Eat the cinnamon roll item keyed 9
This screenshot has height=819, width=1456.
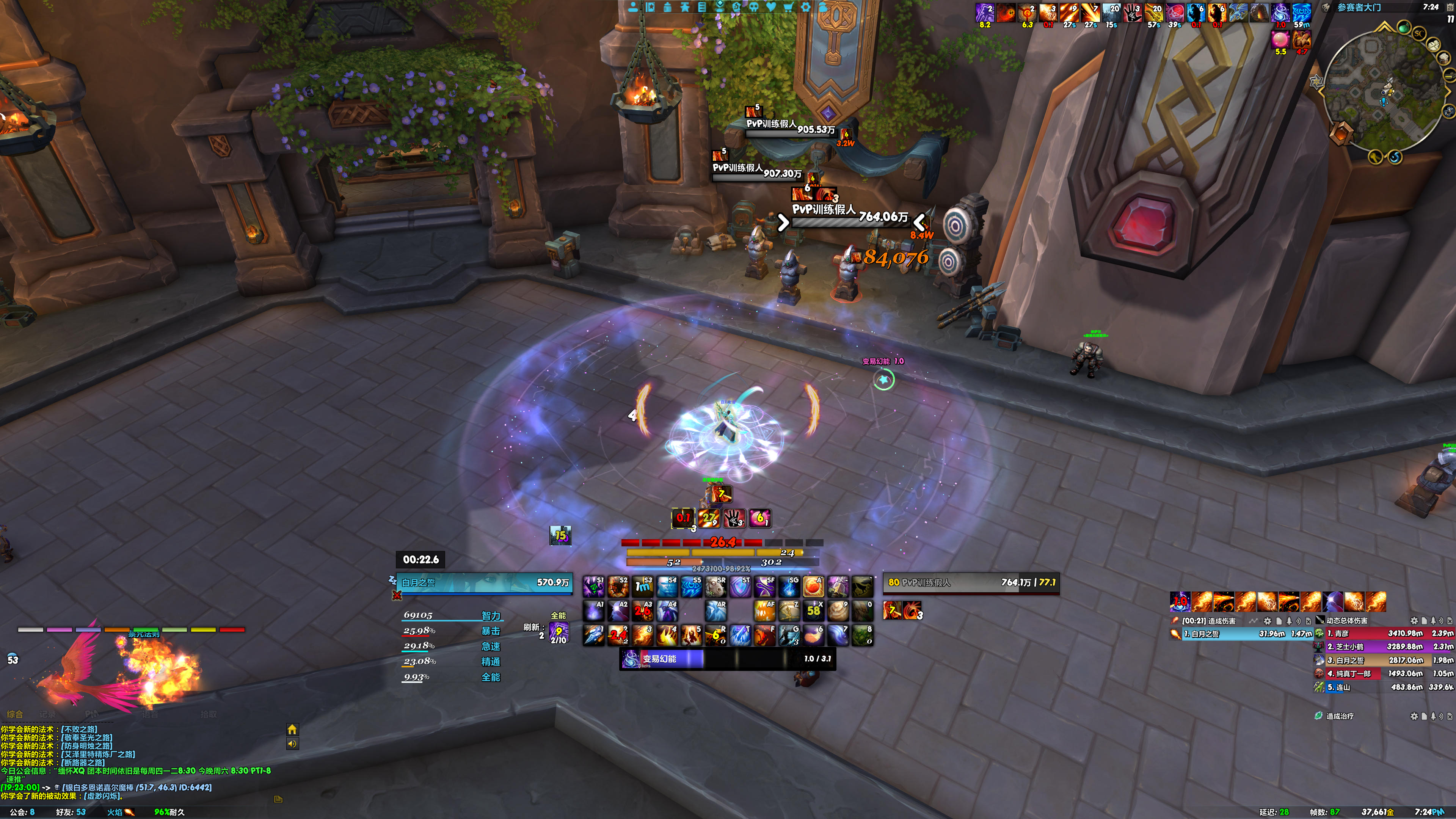[x=838, y=611]
